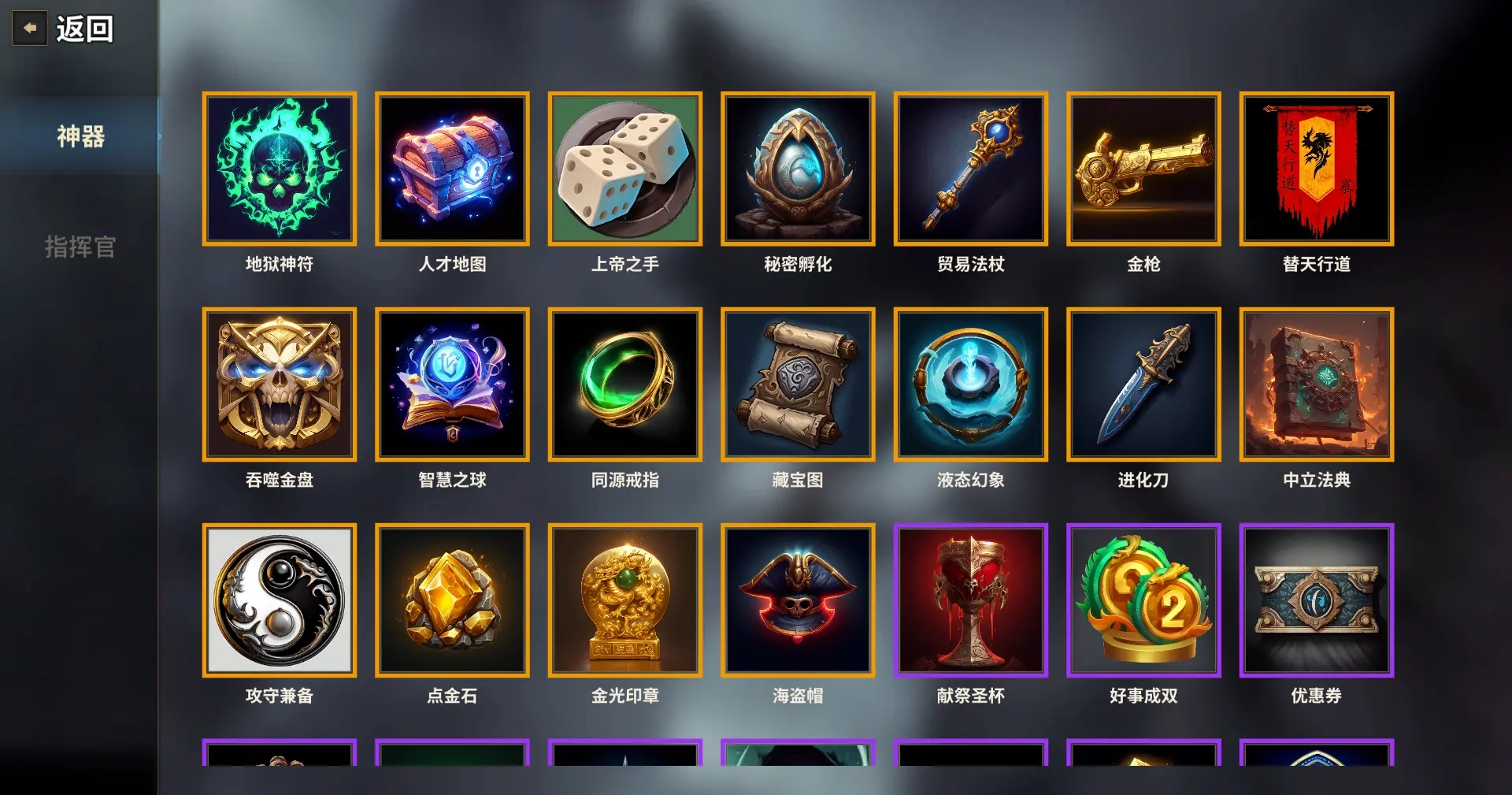Select the 攻守兼备 yin-yang artifact
The image size is (1512, 795).
tap(280, 599)
